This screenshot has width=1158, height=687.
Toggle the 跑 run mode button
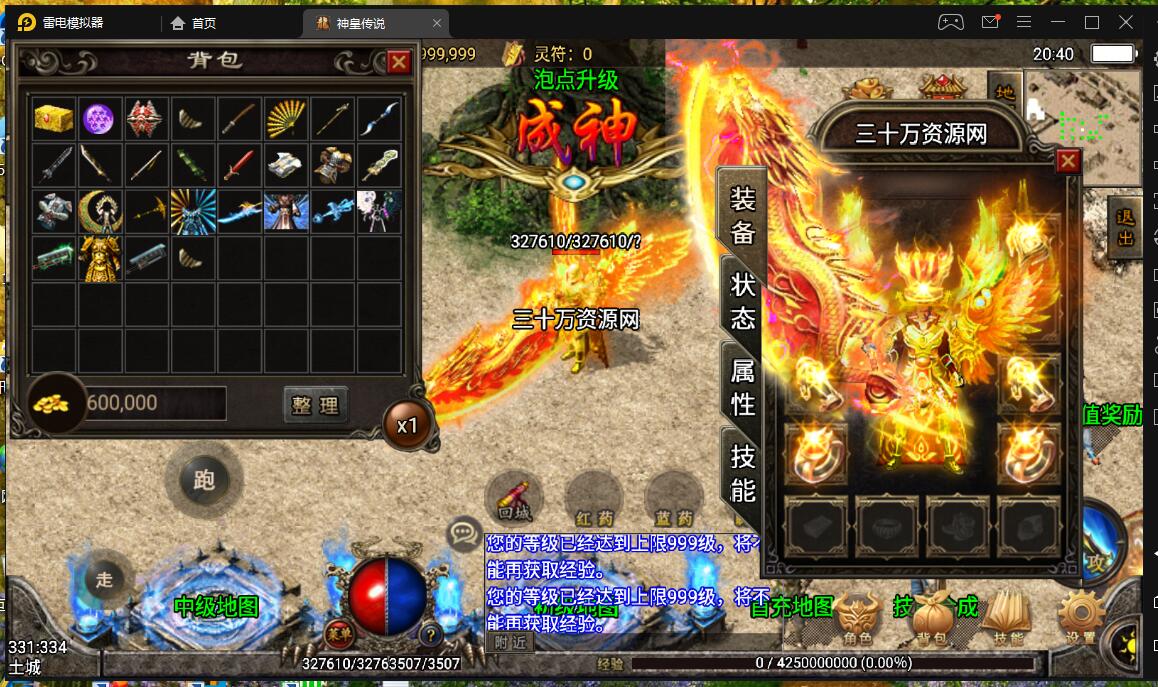click(204, 480)
